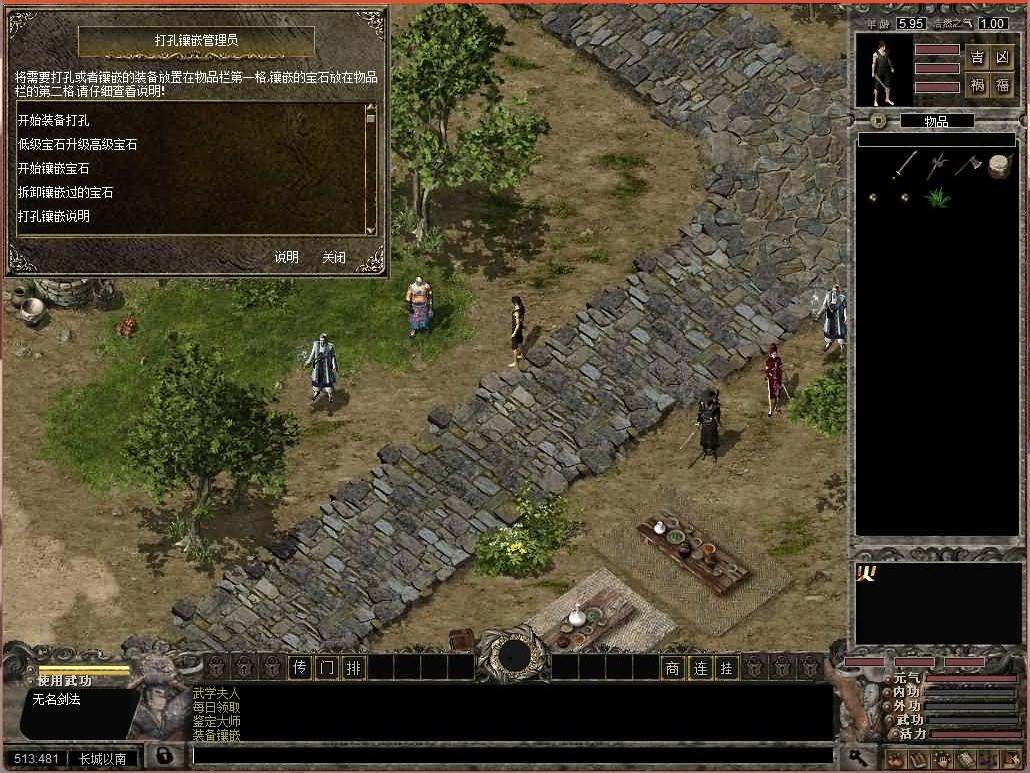The height and width of the screenshot is (773, 1030).
Task: Click the 吉 button
Action: coord(977,57)
